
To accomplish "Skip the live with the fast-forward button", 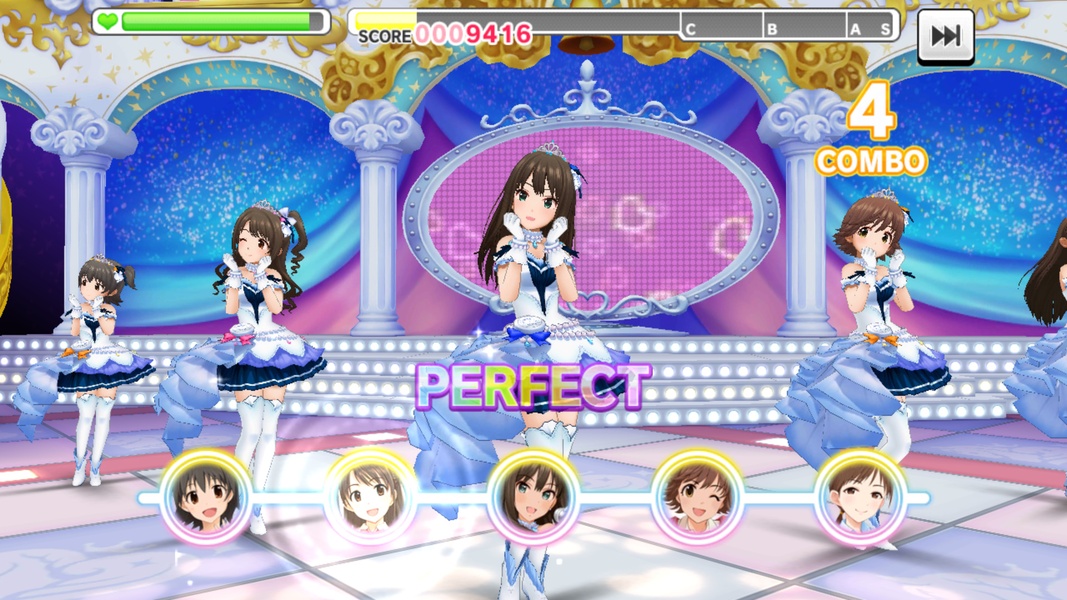I will pos(945,36).
